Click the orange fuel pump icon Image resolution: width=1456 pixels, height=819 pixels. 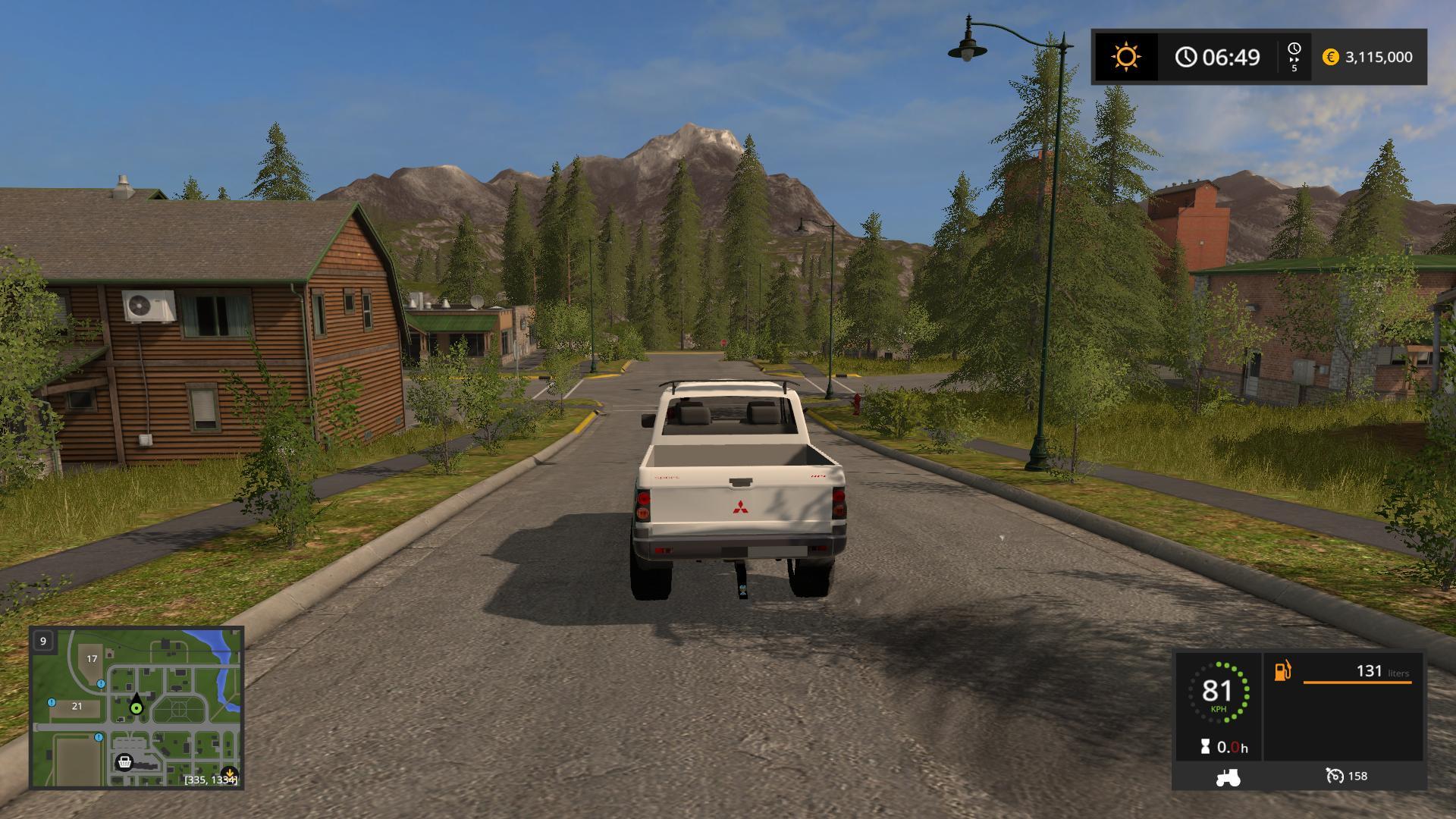coord(1282,671)
